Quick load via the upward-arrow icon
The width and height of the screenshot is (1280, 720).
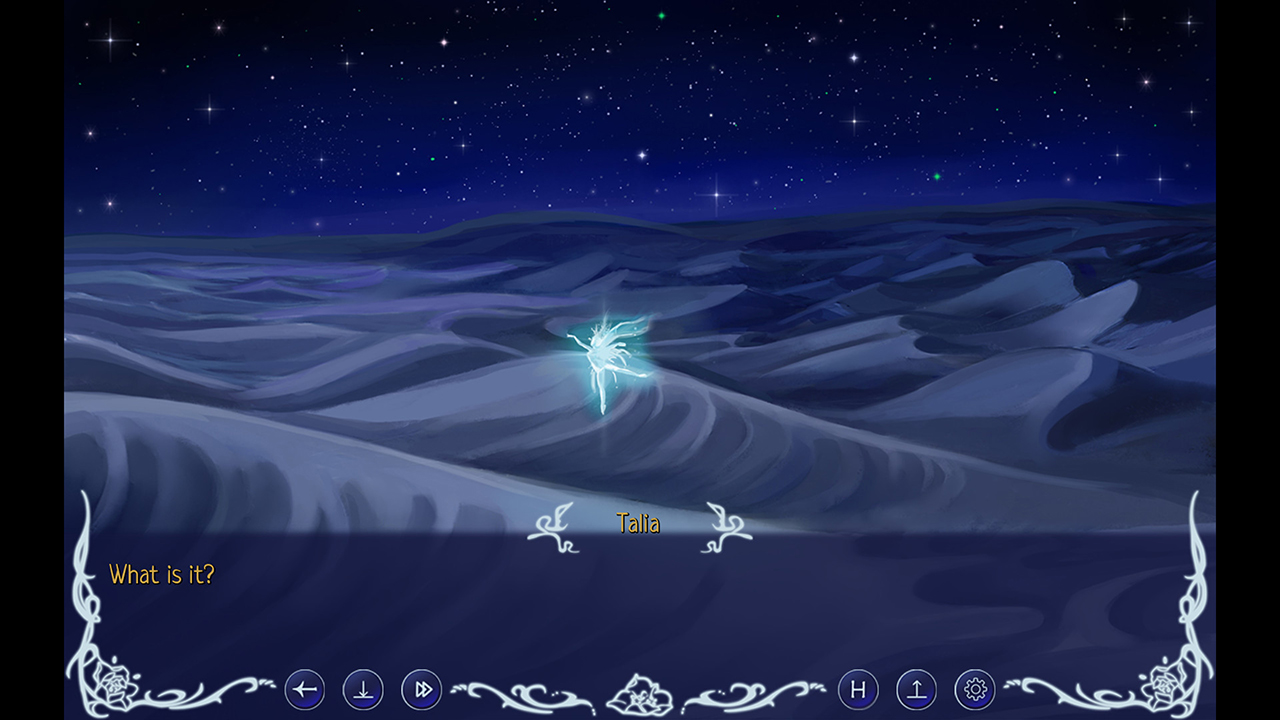pyautogui.click(x=915, y=689)
